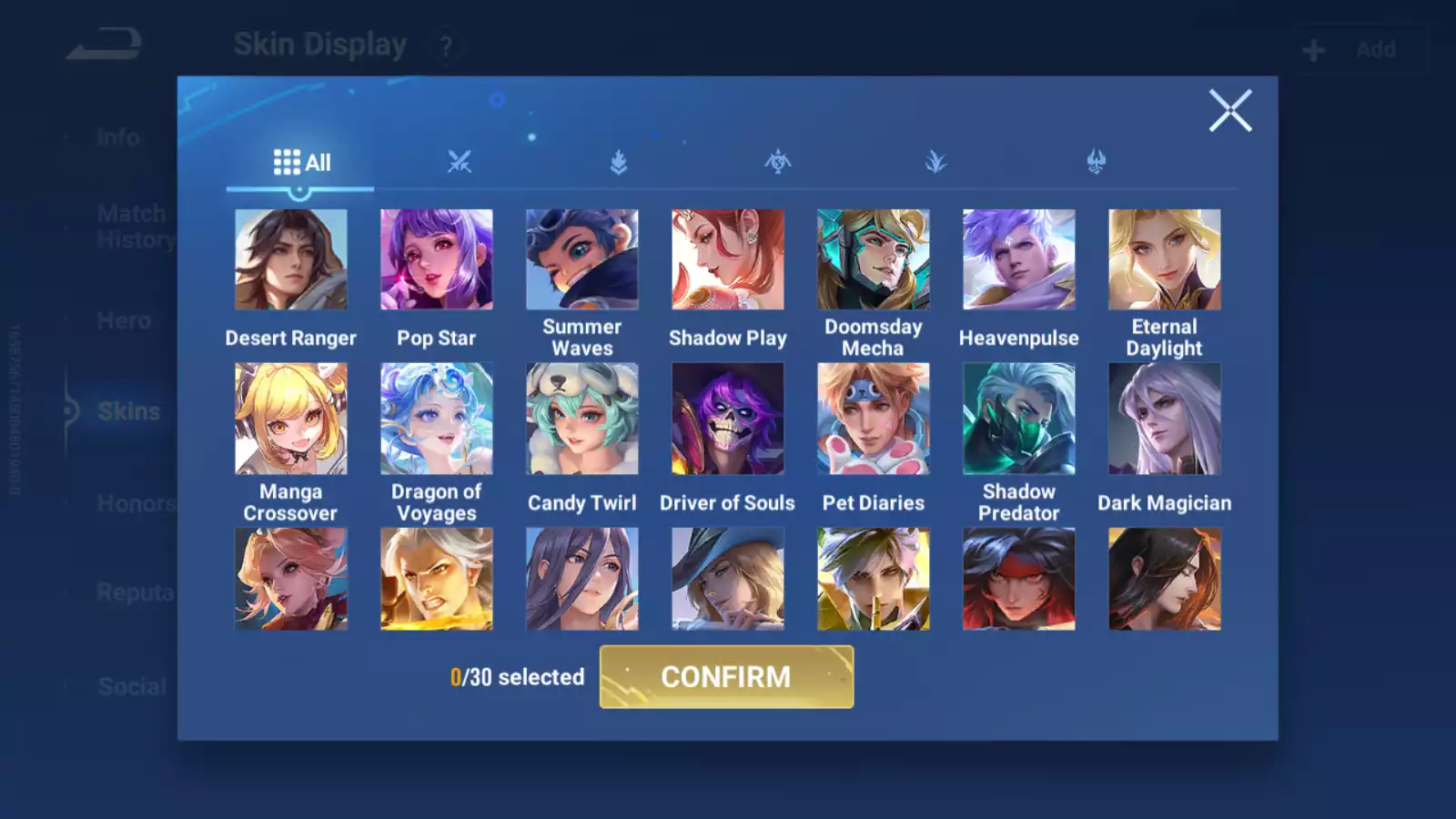1456x819 pixels.
Task: Click the All grid icon
Action: coord(288,161)
